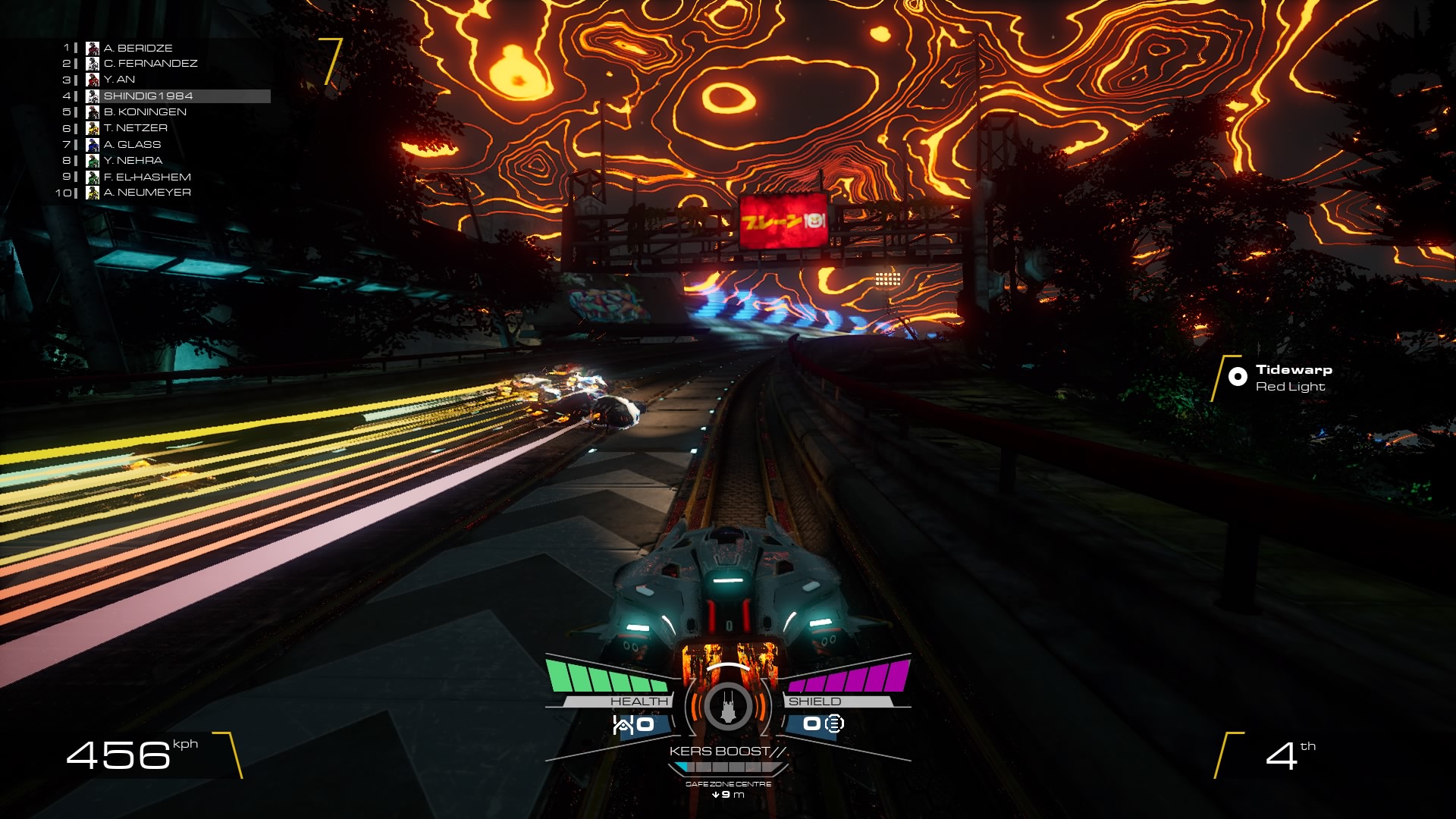
Task: Select the downward arrow beside 9 m
Action: click(714, 795)
